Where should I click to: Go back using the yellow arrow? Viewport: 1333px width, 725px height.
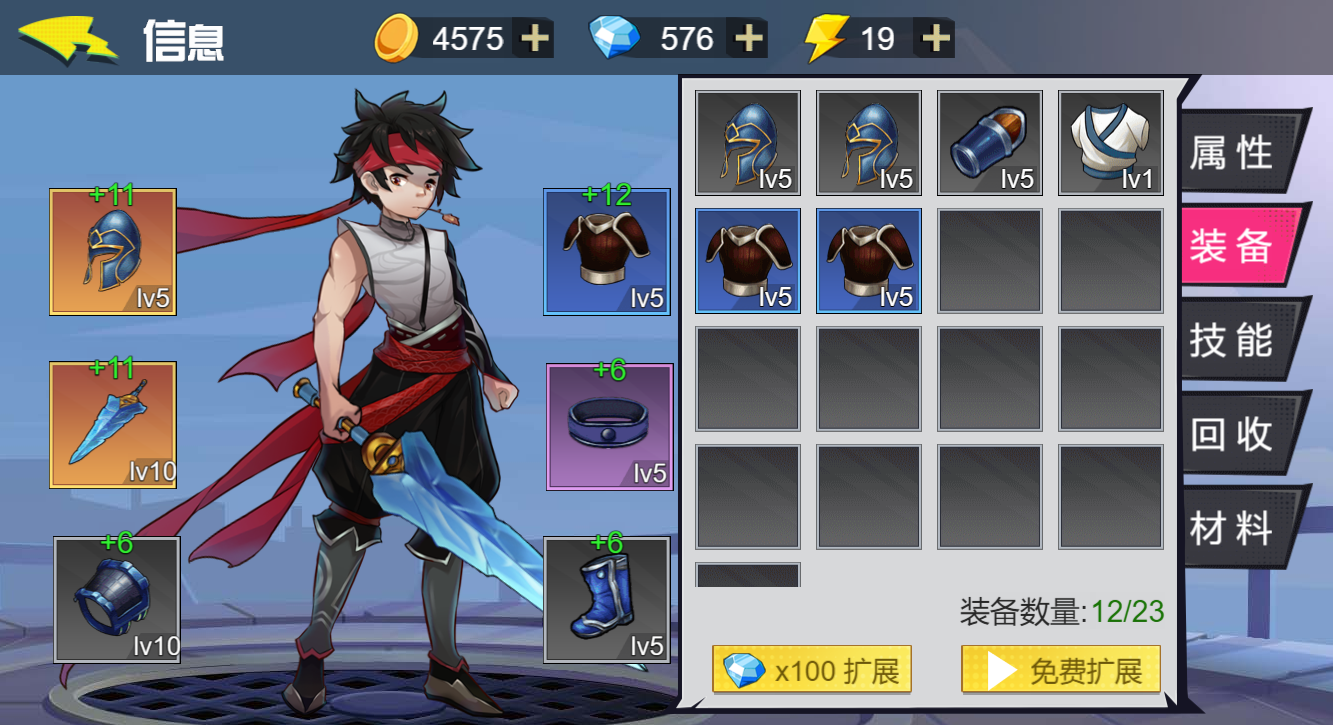[66, 39]
